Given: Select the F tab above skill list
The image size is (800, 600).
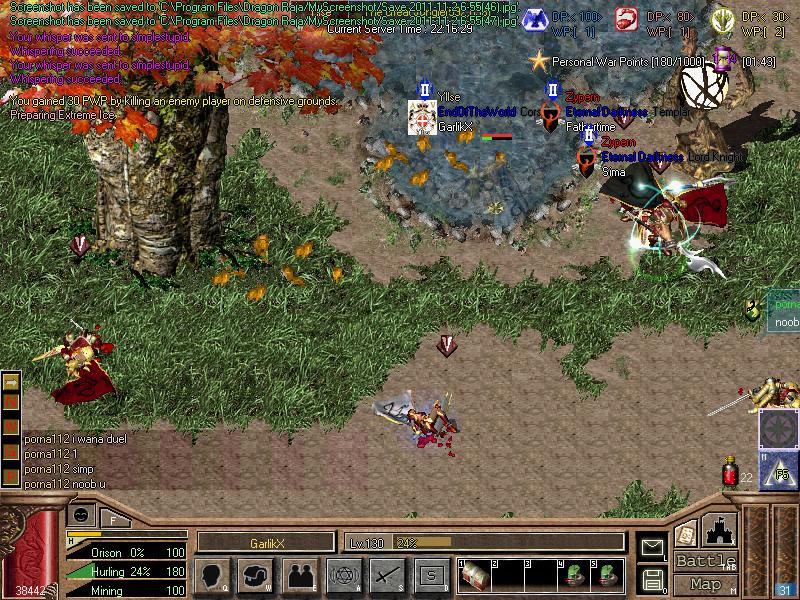Looking at the screenshot, I should click(113, 518).
